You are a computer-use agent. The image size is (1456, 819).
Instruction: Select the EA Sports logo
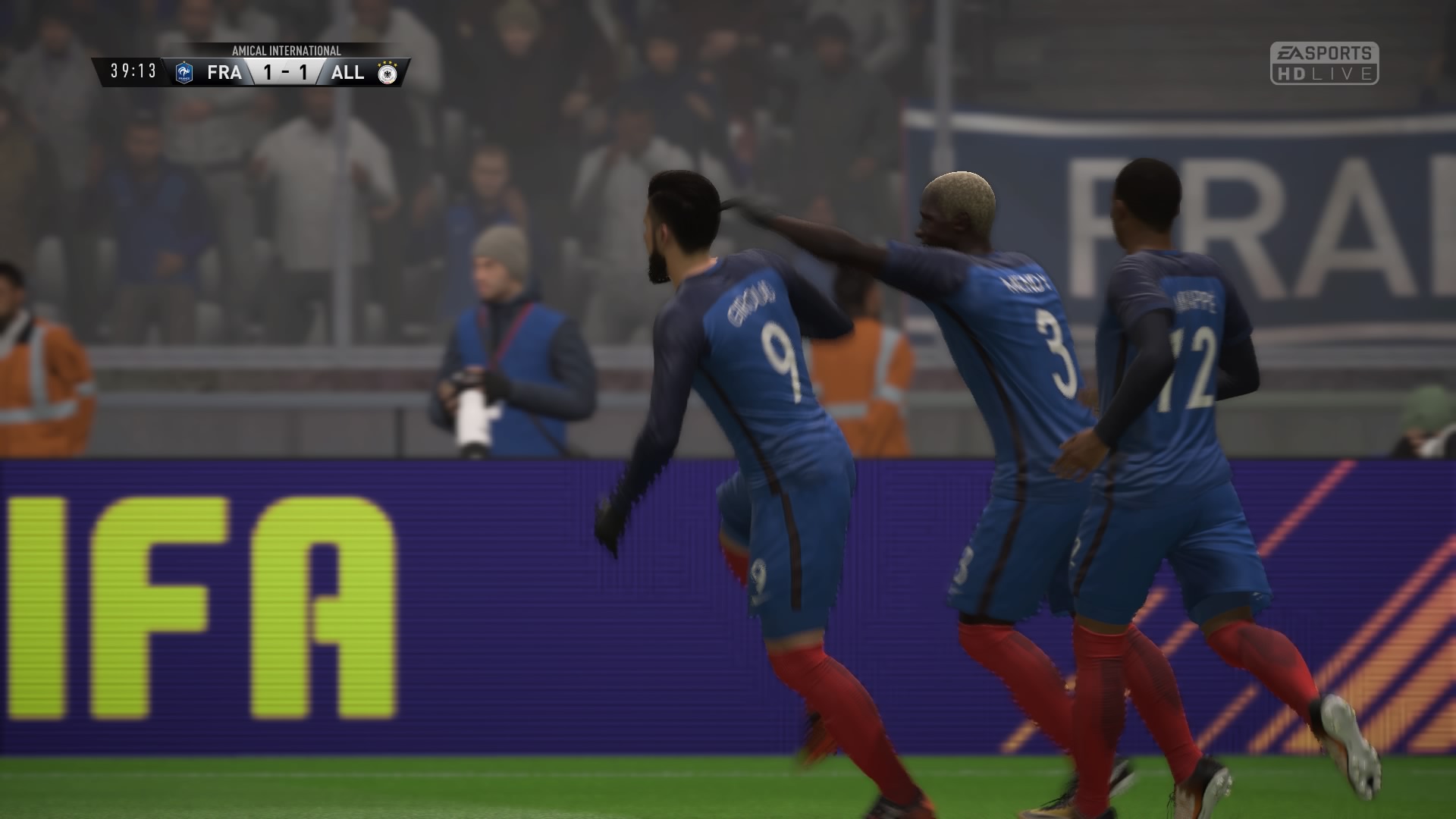click(1323, 52)
